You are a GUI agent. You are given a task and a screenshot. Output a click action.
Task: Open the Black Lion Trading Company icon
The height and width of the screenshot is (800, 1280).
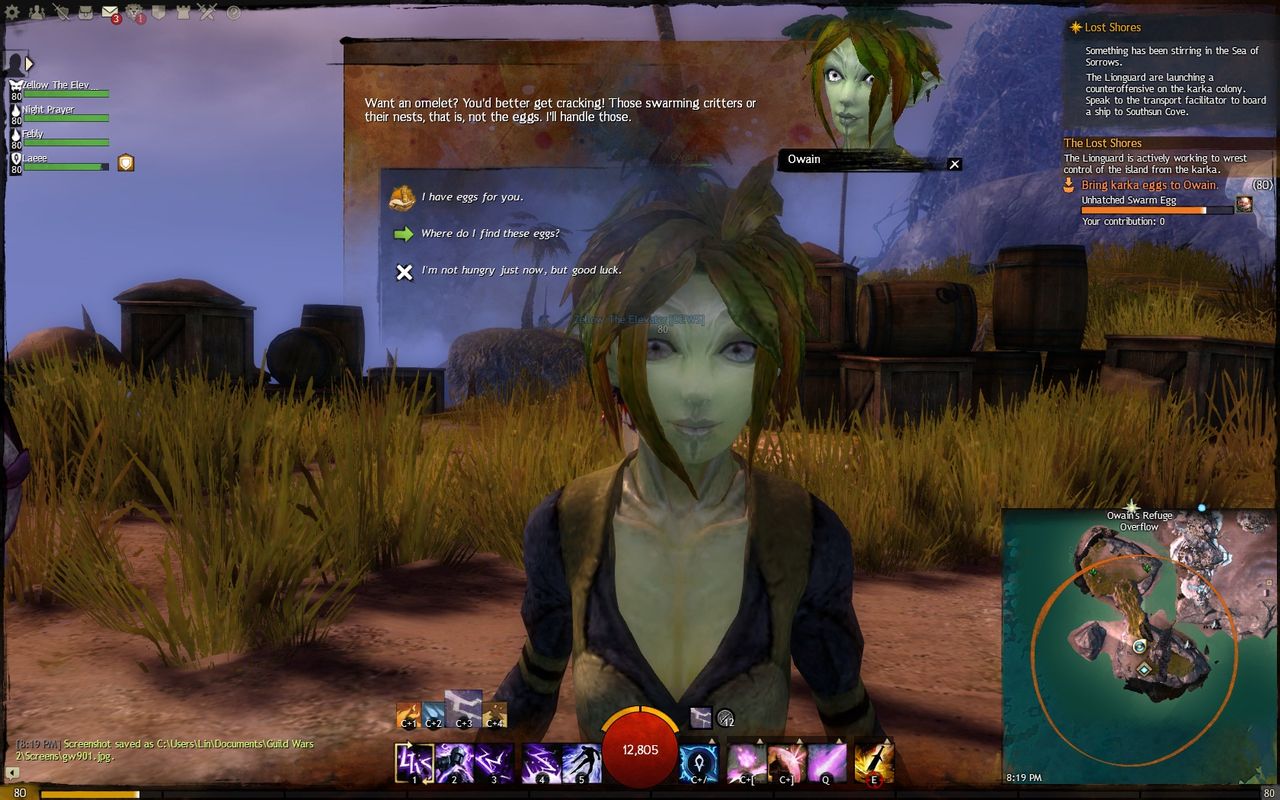pos(135,13)
